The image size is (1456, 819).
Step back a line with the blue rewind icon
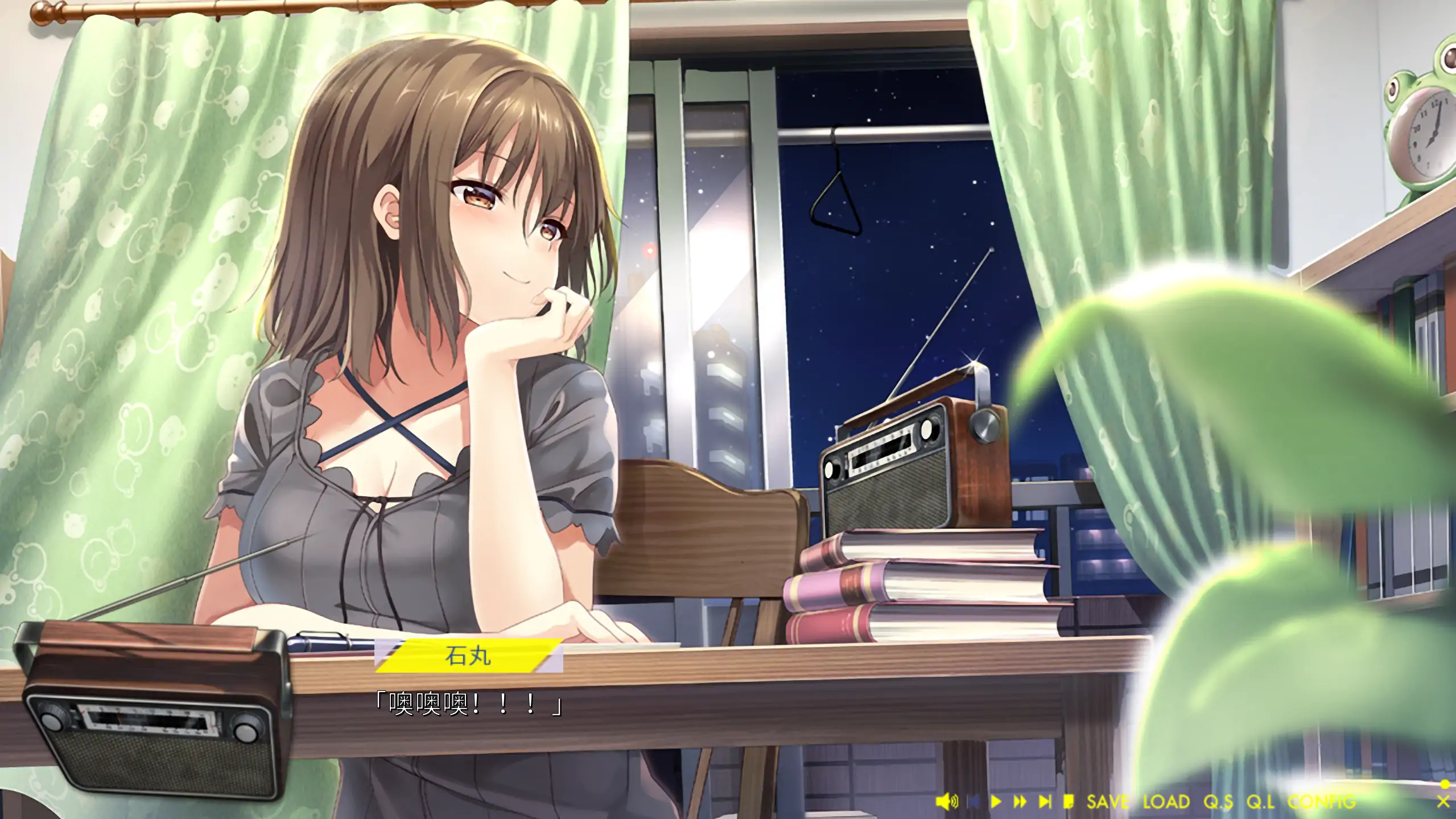[974, 801]
